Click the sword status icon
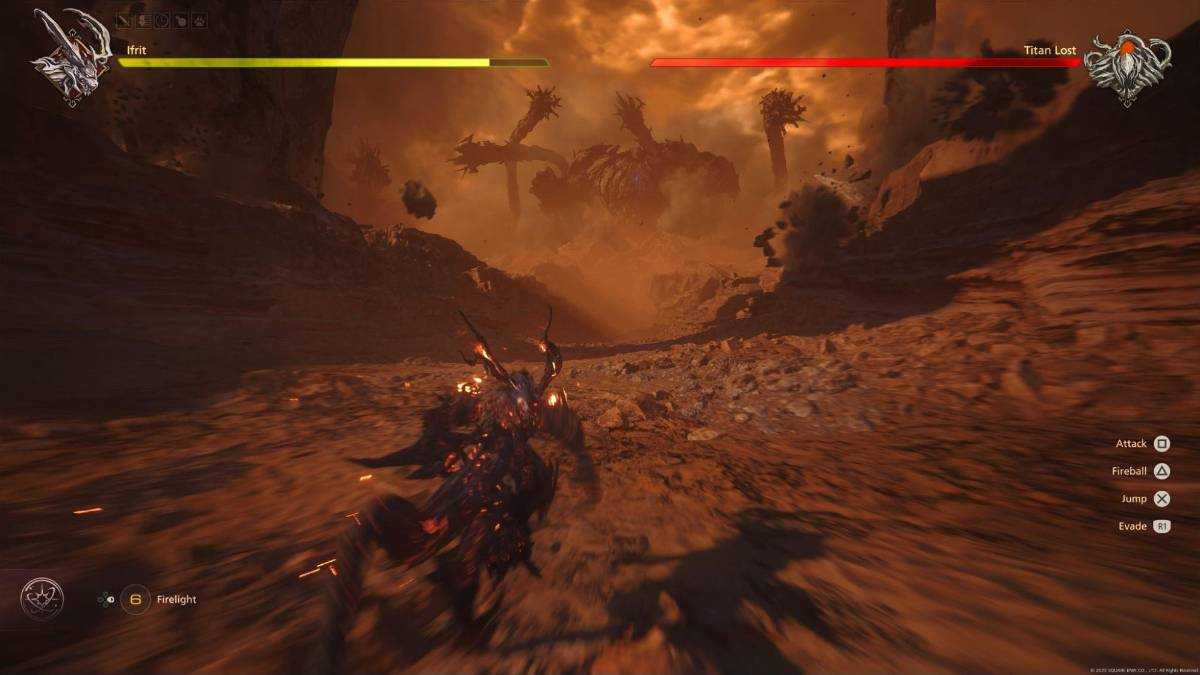1200x675 pixels. (125, 18)
